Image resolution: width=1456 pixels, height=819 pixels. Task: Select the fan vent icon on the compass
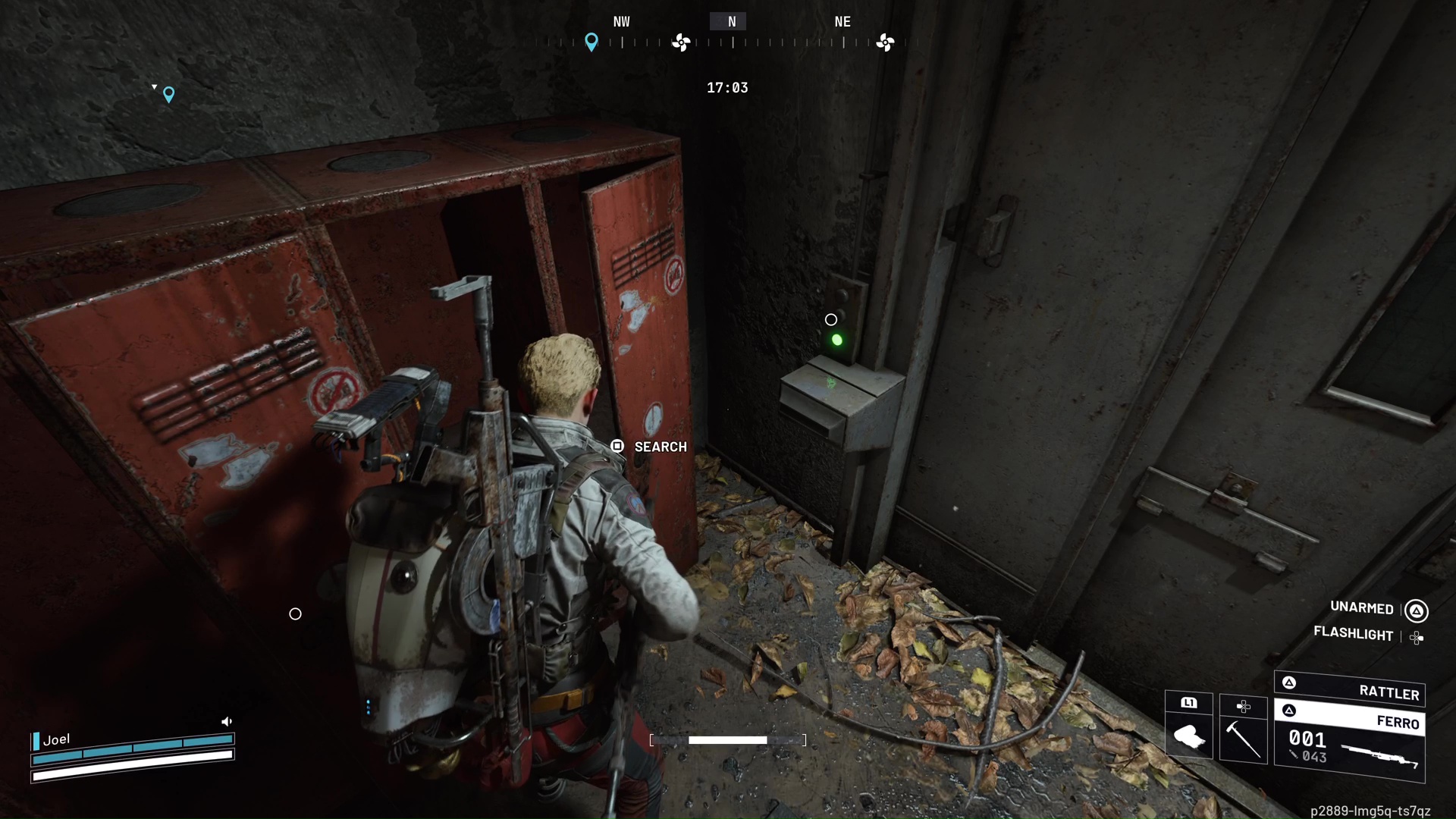[x=681, y=43]
